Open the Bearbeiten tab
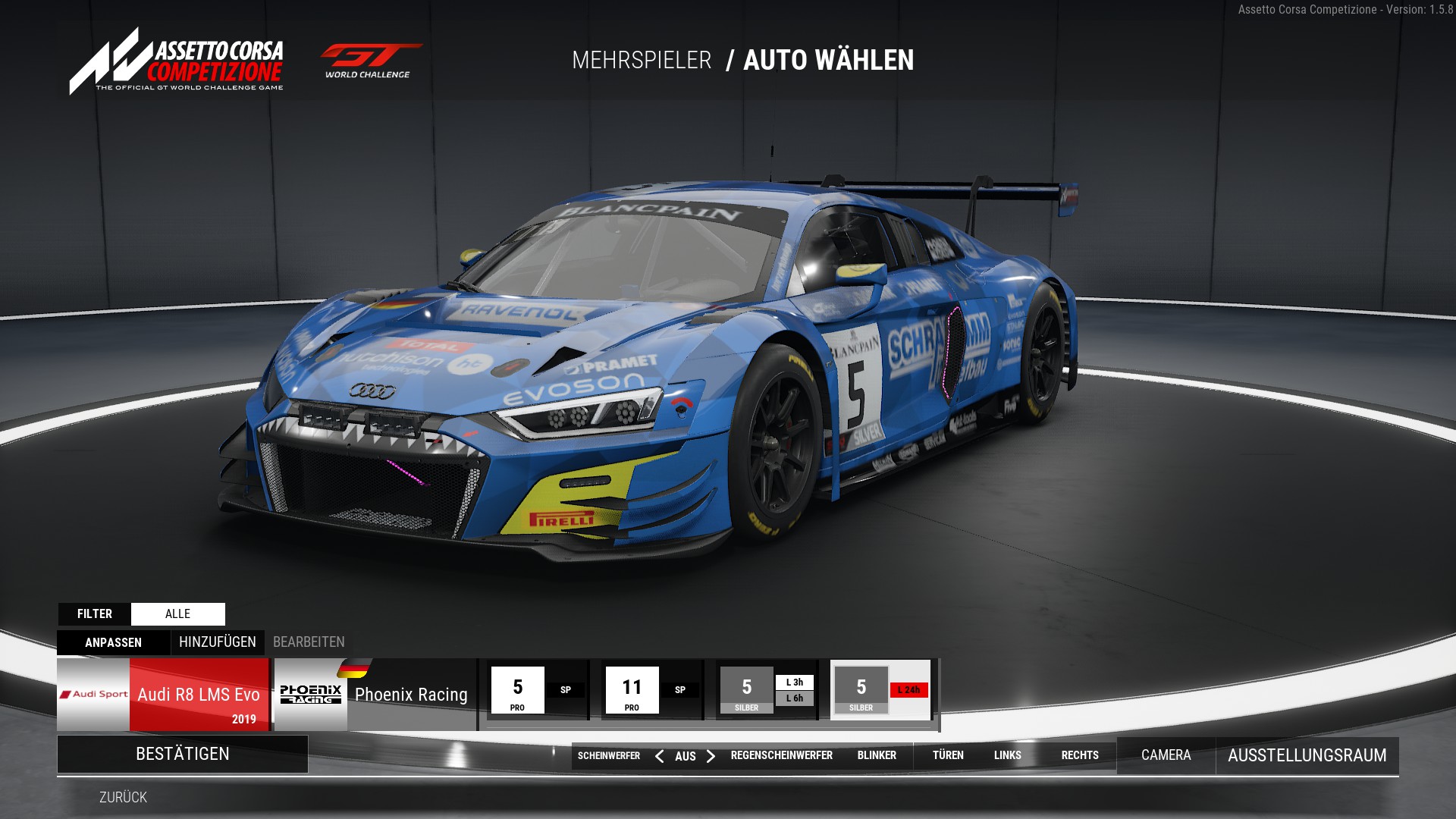 click(x=309, y=642)
